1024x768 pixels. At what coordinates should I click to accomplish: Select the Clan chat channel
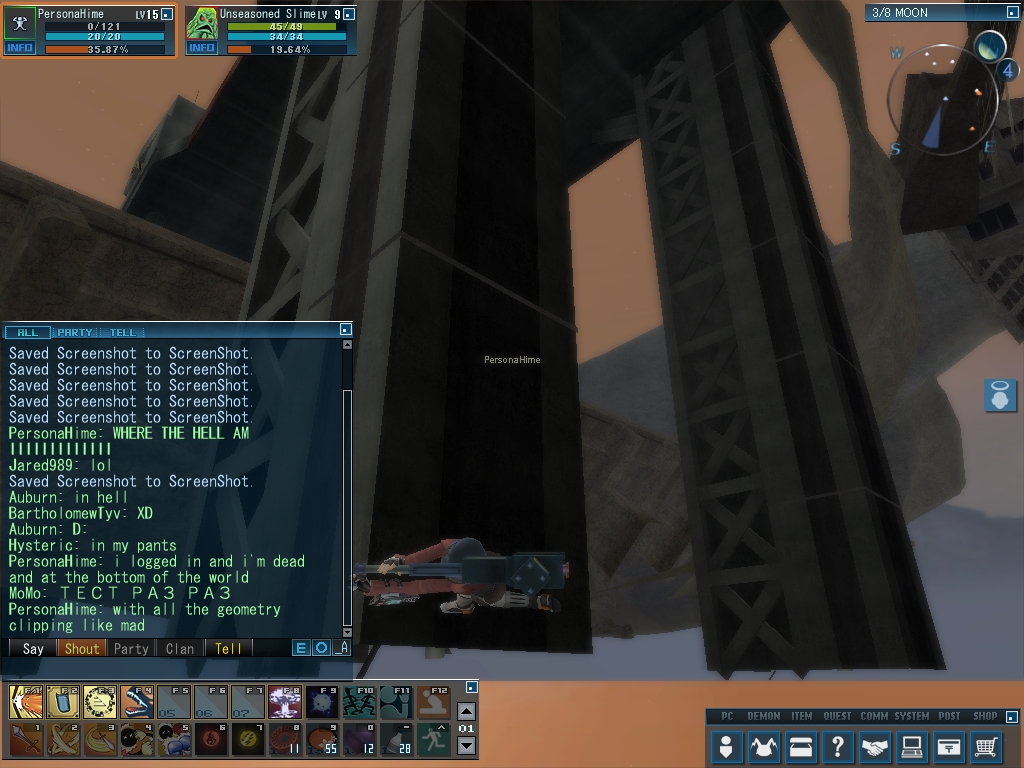coord(180,648)
